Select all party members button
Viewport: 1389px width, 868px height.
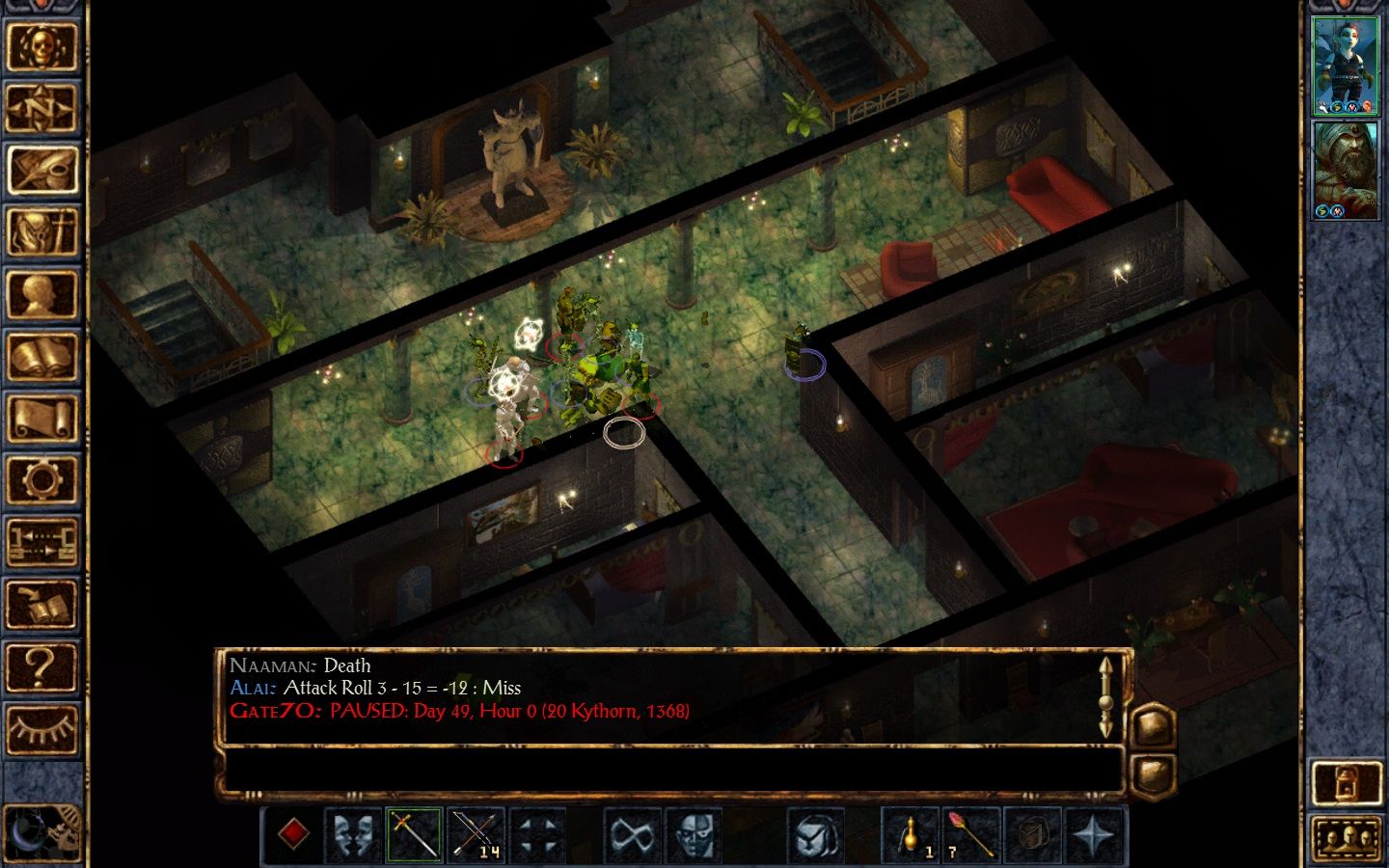(1347, 837)
